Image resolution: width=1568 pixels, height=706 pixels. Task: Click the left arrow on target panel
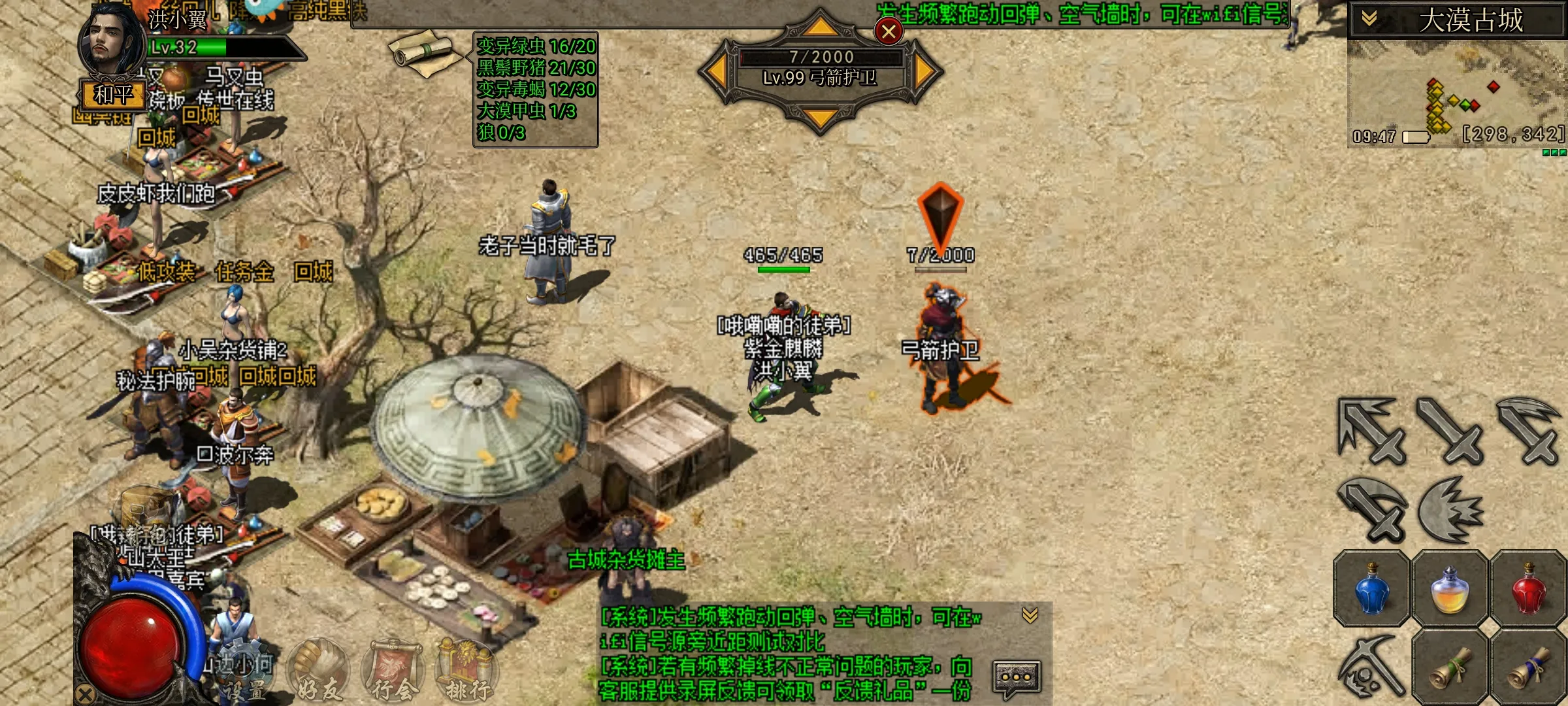click(x=717, y=71)
